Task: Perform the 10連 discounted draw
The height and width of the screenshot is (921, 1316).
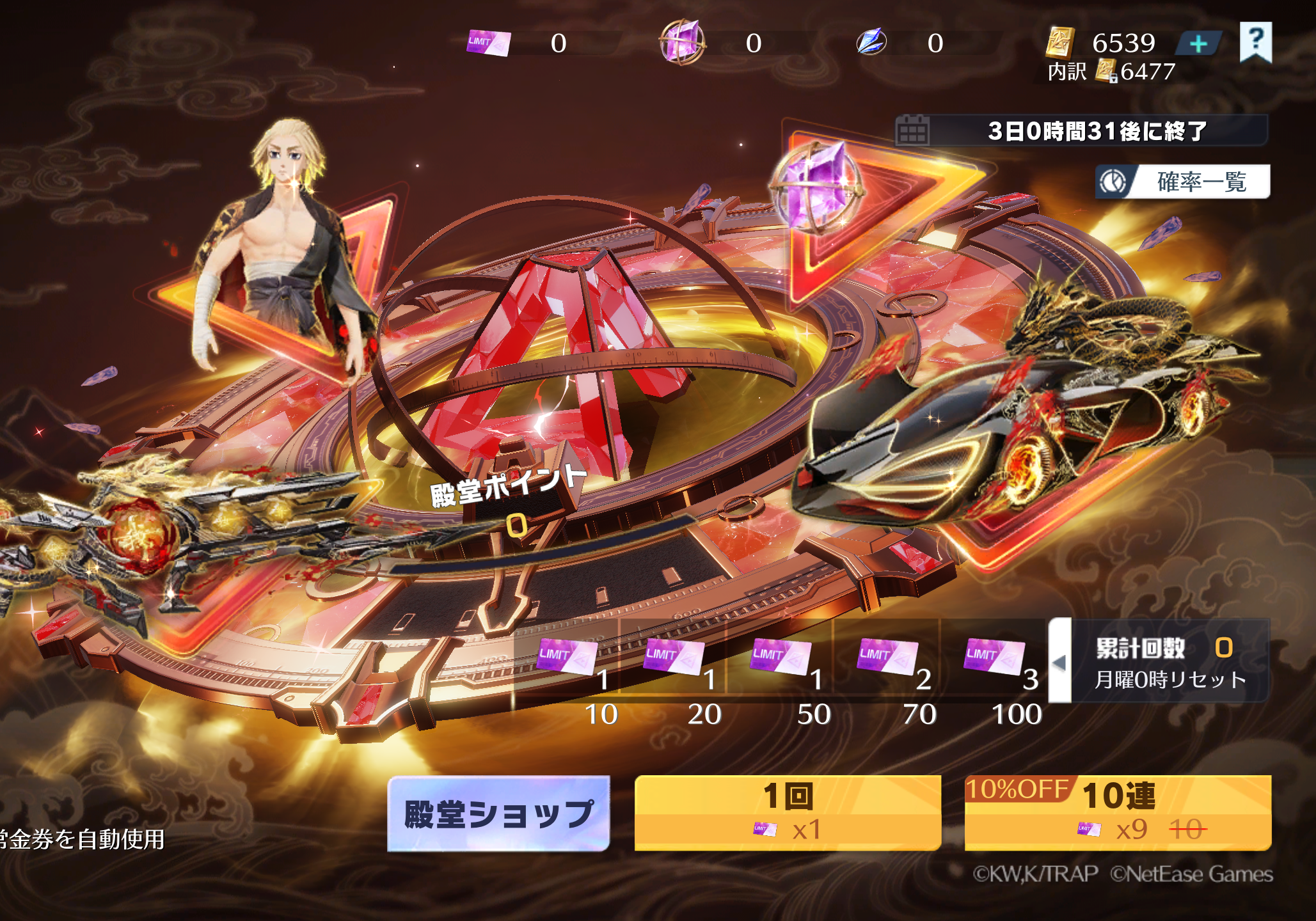Action: [1117, 813]
